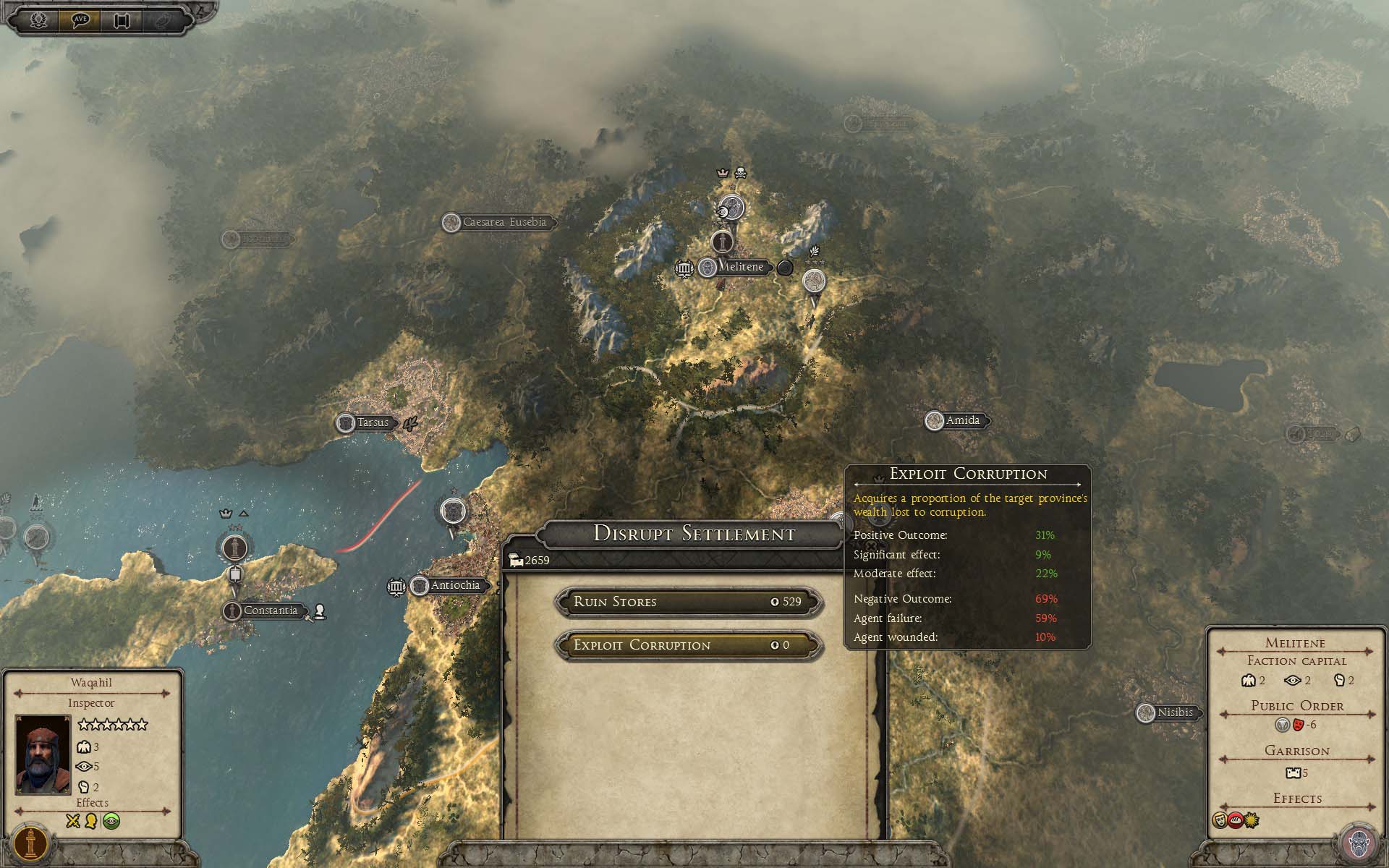The width and height of the screenshot is (1389, 868).
Task: Jump to the Tarsus settlement label
Action: click(373, 422)
